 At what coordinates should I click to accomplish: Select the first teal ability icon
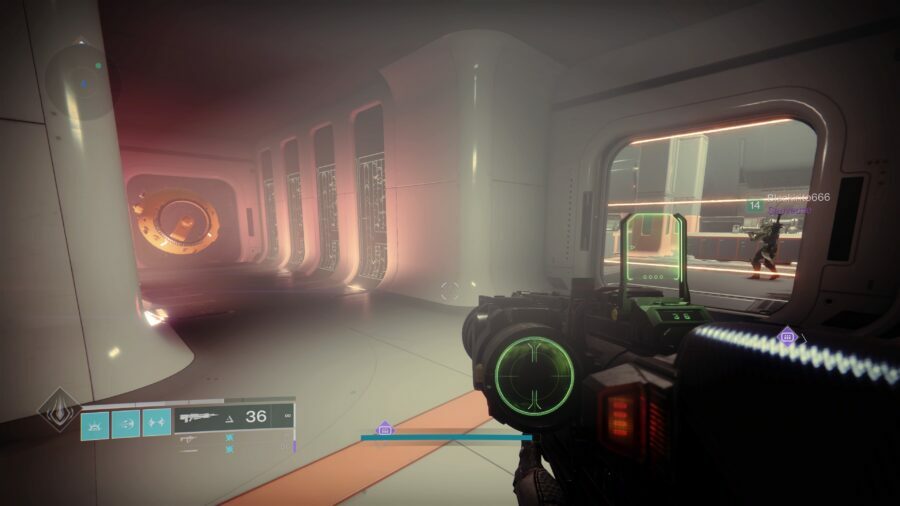[95, 423]
